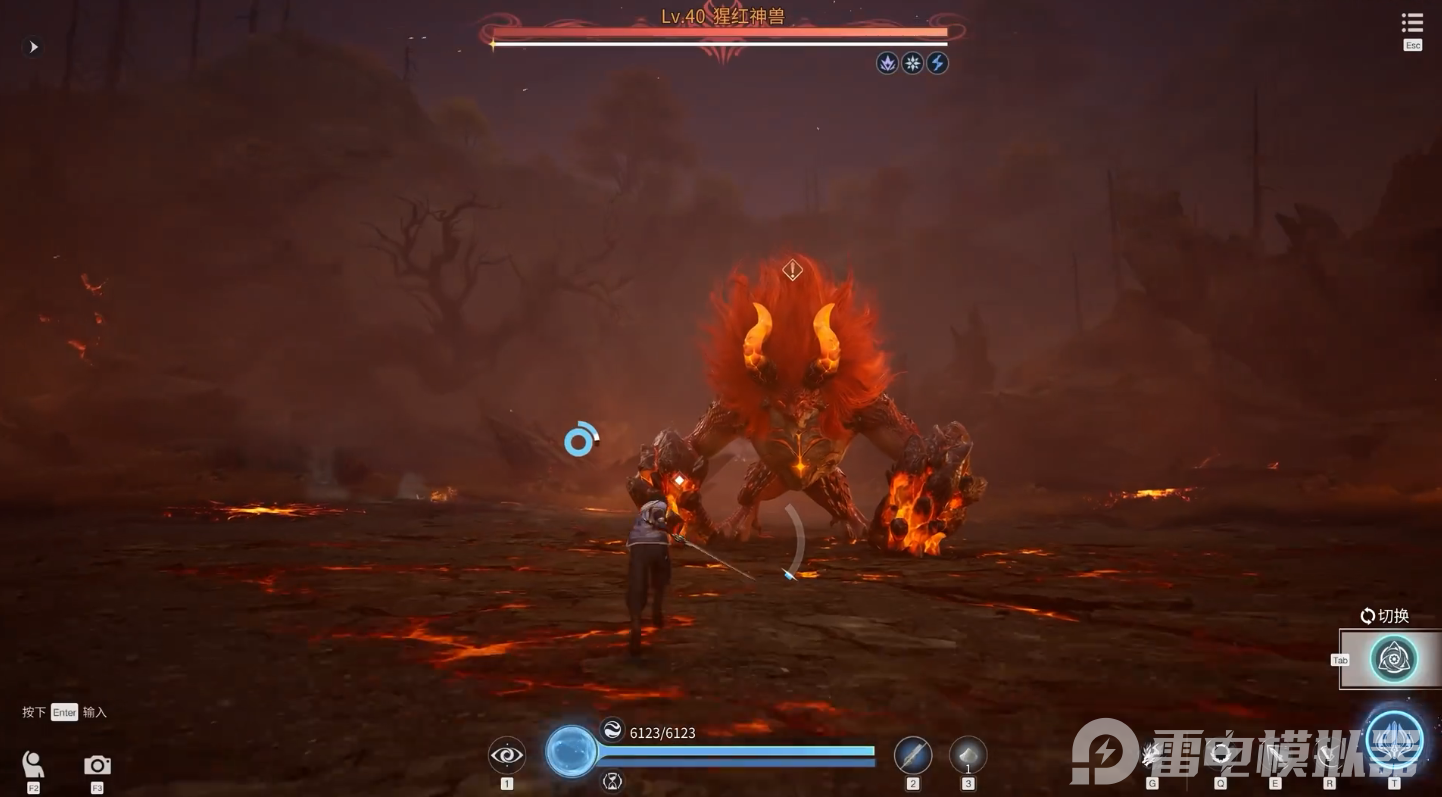The height and width of the screenshot is (797, 1442).
Task: Use the white stone item slot
Action: point(968,755)
